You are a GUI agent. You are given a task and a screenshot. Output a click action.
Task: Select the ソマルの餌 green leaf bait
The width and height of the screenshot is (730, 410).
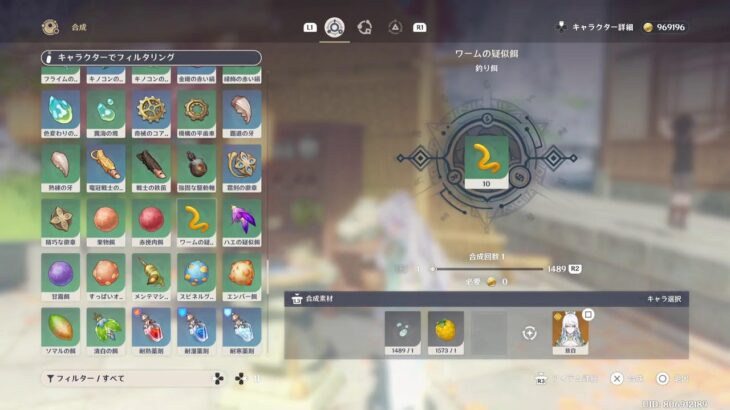coord(60,327)
